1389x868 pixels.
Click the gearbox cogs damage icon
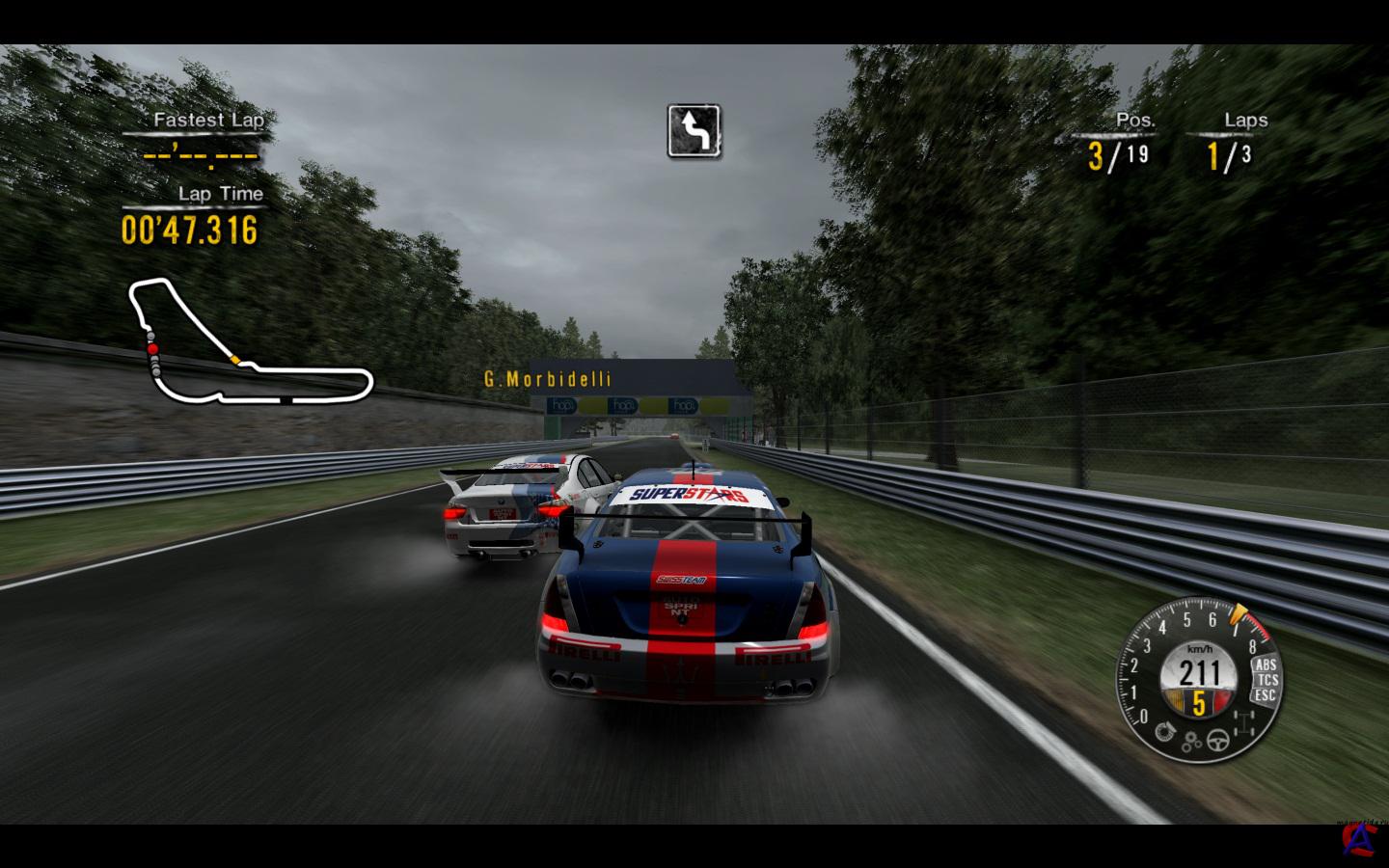click(1193, 741)
